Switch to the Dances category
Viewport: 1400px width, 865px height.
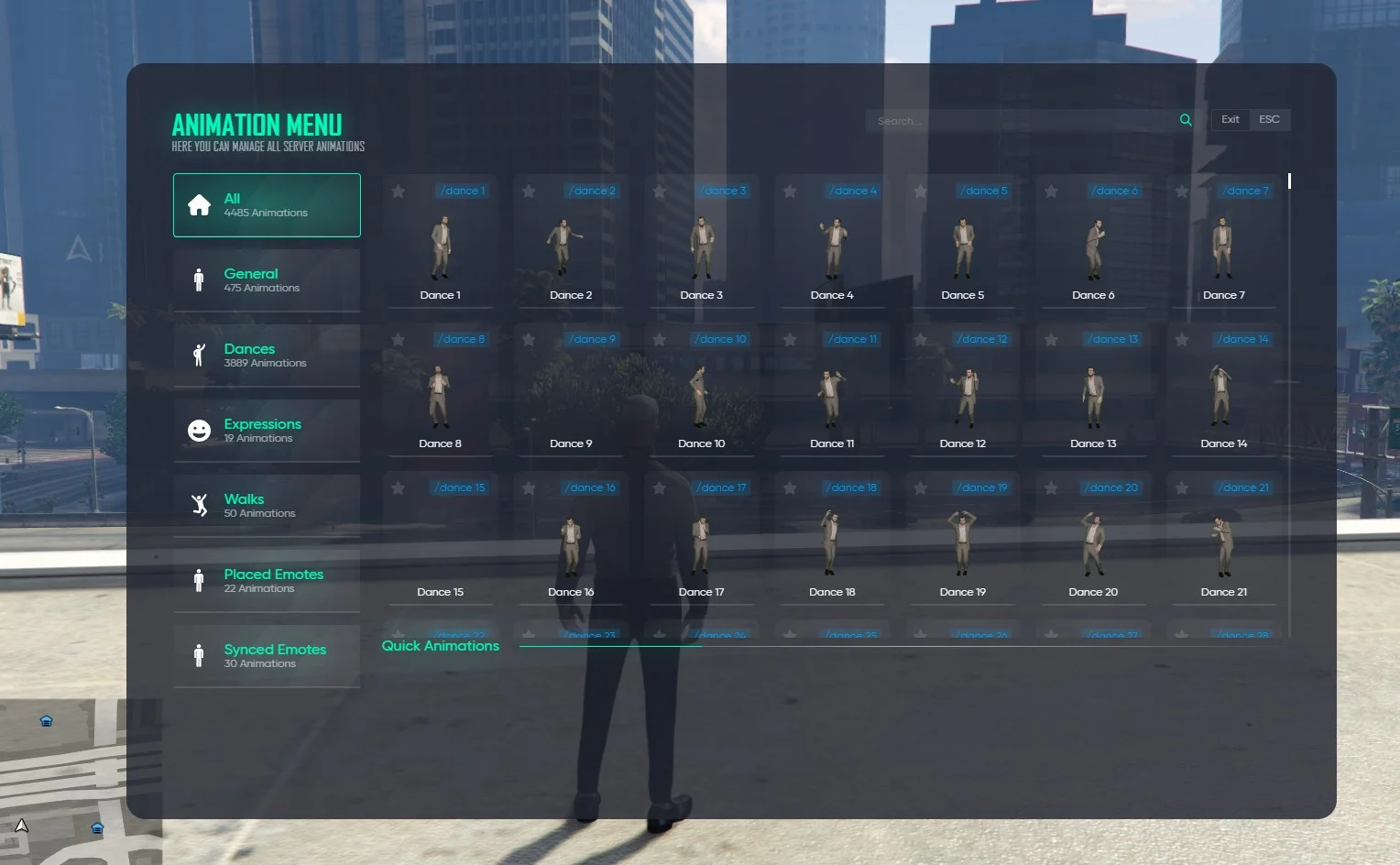pos(267,356)
